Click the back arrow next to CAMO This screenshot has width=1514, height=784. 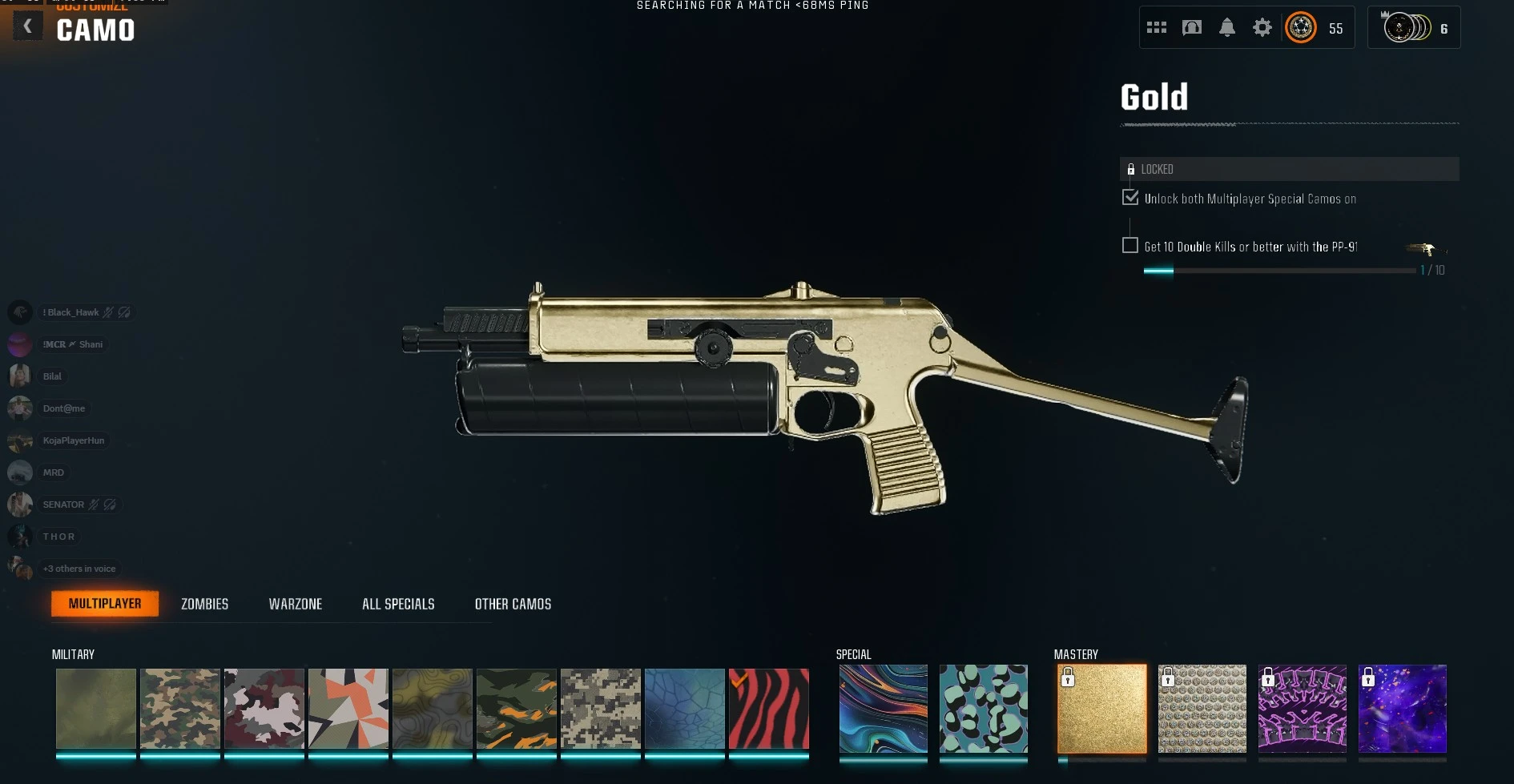point(27,26)
